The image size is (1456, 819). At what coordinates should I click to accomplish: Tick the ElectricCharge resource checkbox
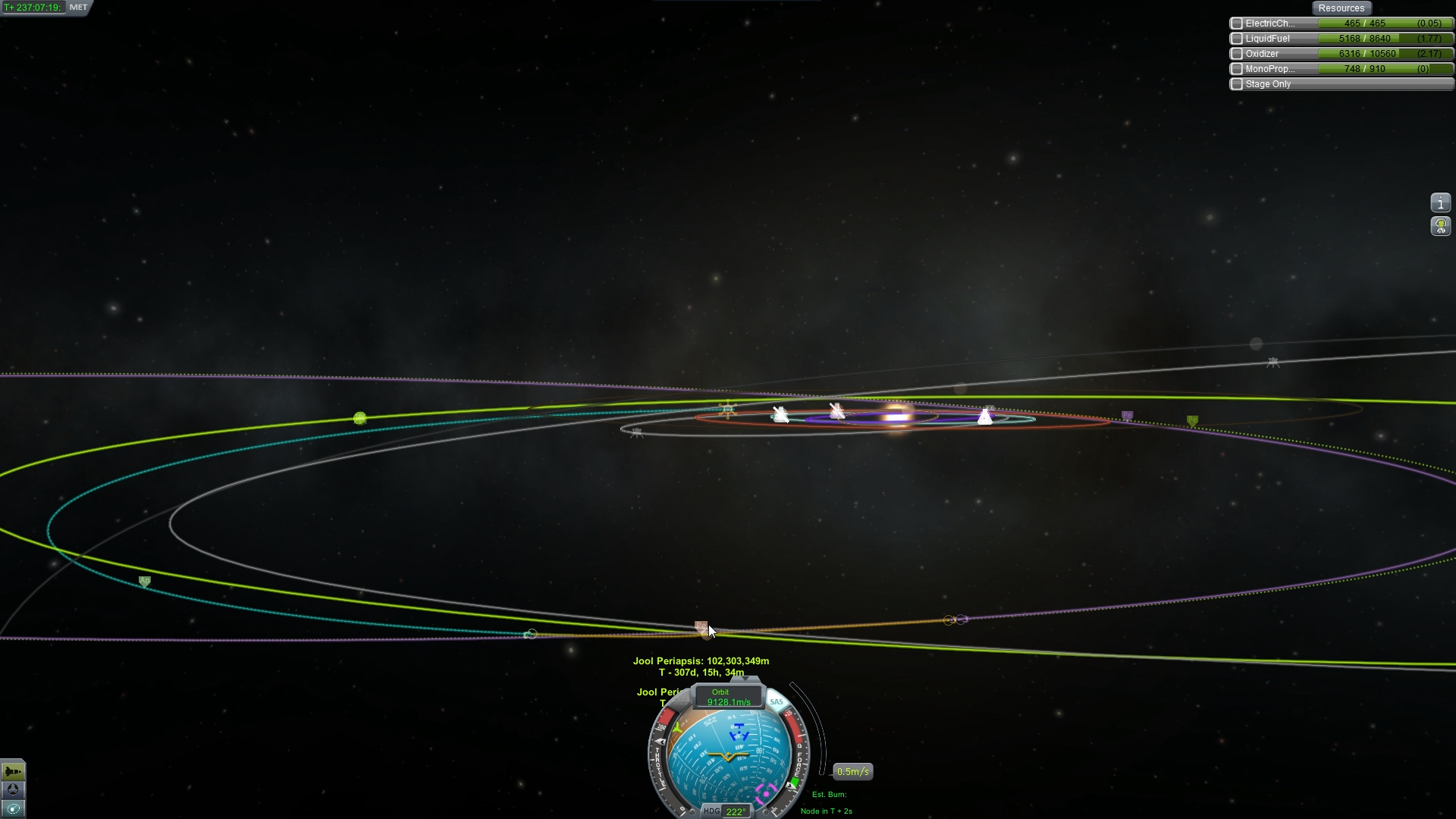1237,24
